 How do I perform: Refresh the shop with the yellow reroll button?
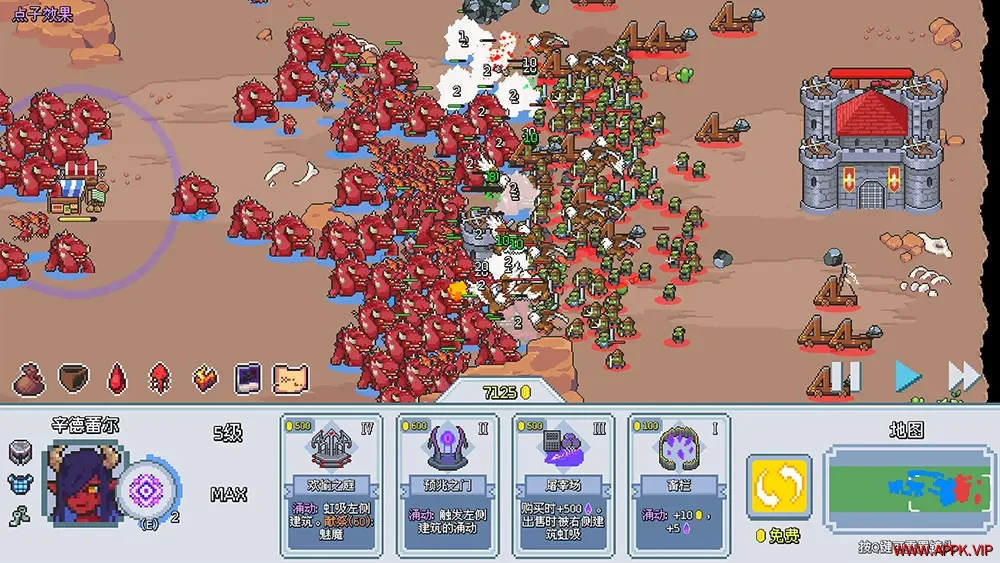tap(779, 487)
